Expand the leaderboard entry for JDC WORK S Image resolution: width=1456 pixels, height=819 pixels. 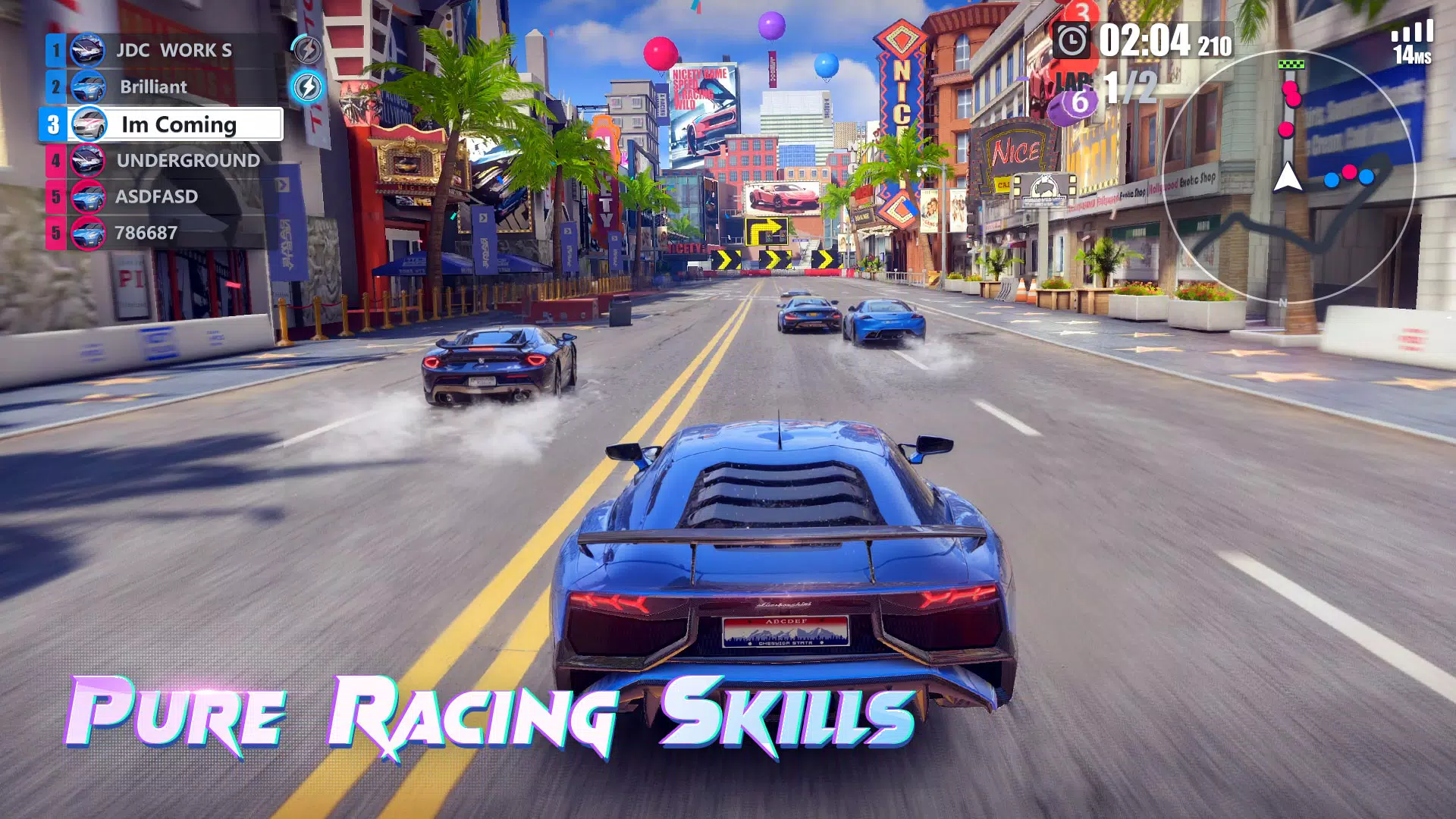pos(174,52)
